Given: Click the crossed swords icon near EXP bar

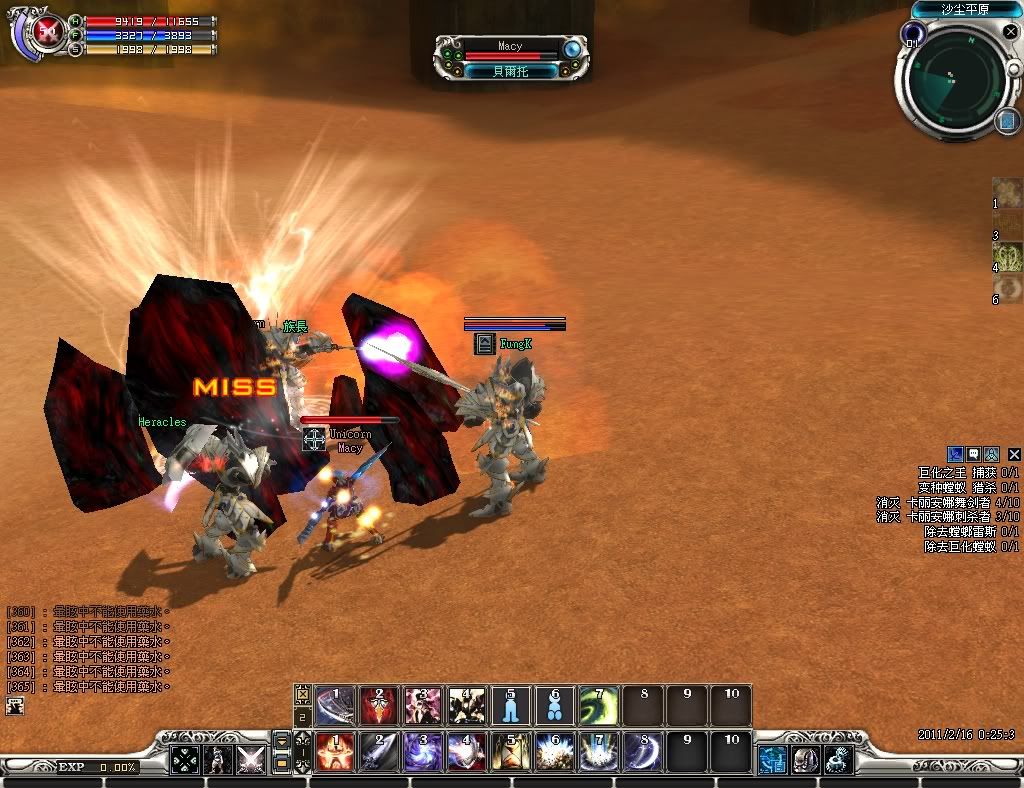Looking at the screenshot, I should (250, 760).
